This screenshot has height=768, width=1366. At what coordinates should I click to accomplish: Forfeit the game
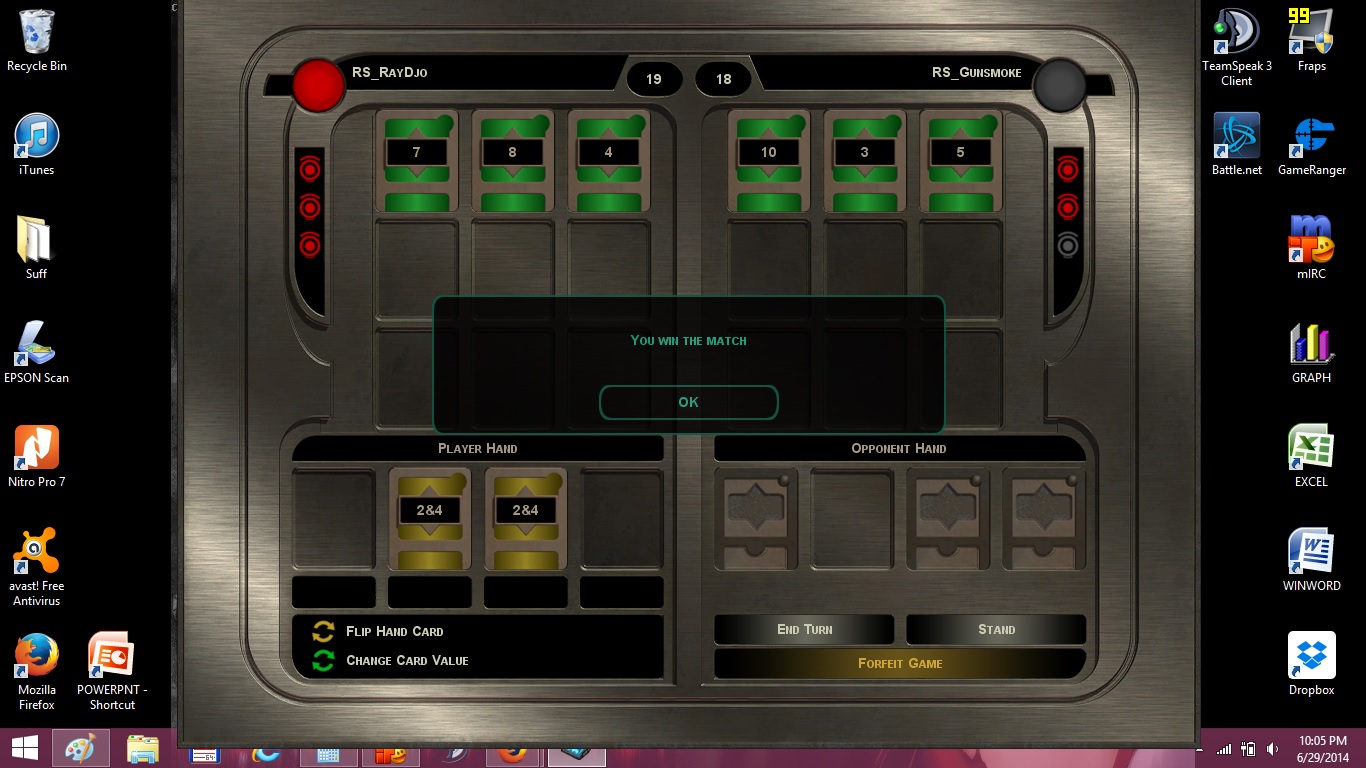(900, 663)
